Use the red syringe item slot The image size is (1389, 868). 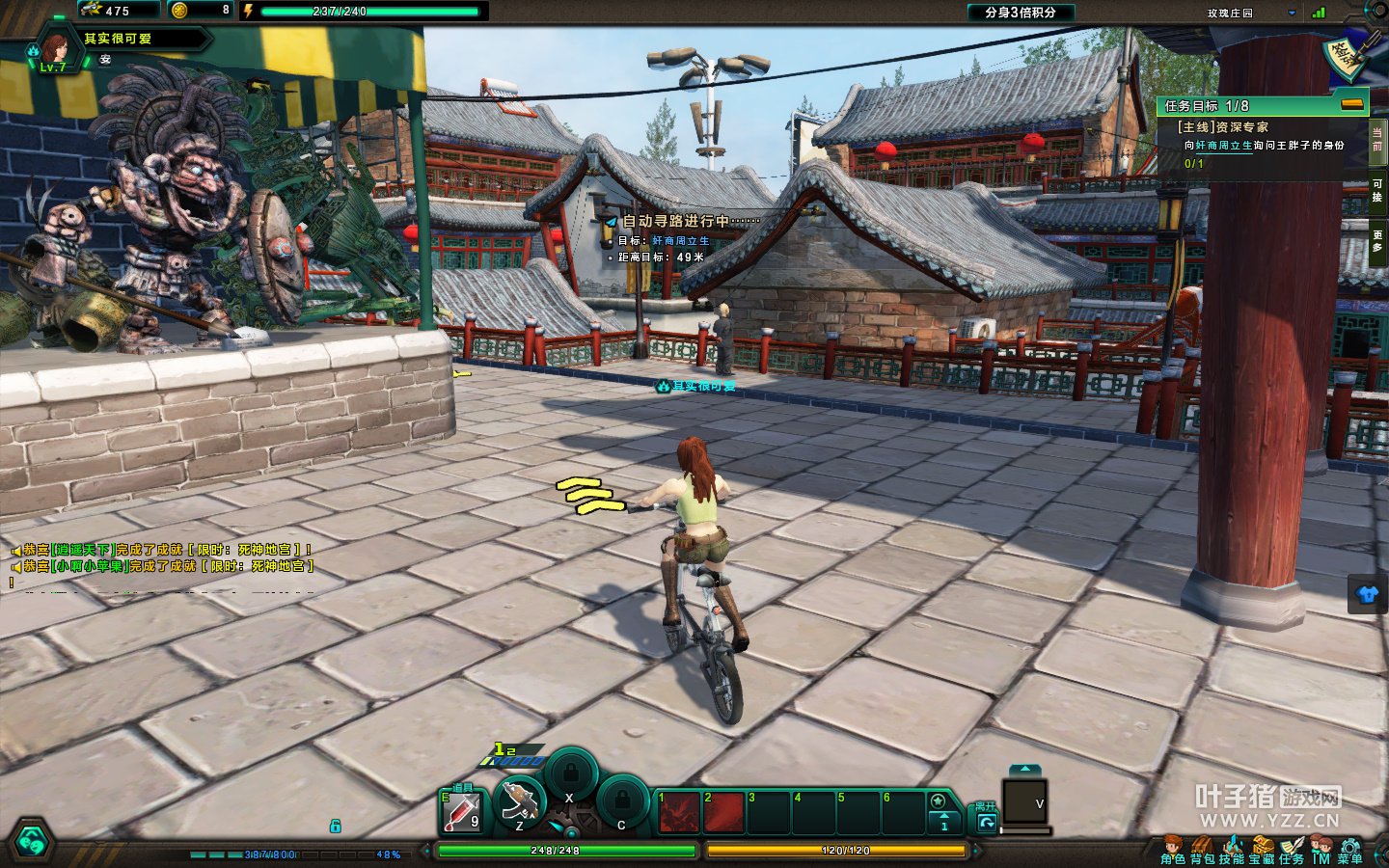pyautogui.click(x=462, y=812)
